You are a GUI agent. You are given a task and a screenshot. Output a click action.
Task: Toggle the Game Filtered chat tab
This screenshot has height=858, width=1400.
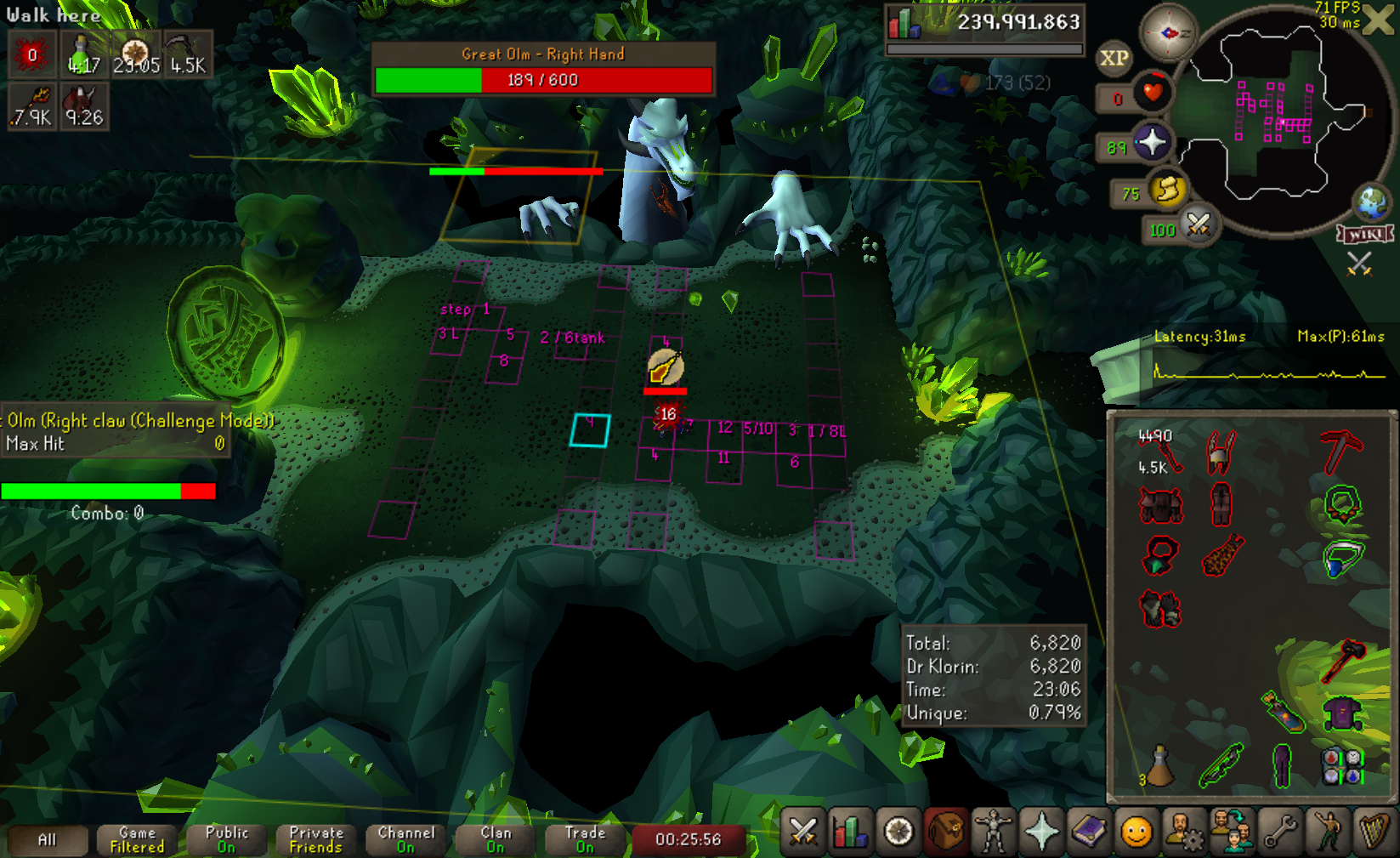(x=137, y=840)
